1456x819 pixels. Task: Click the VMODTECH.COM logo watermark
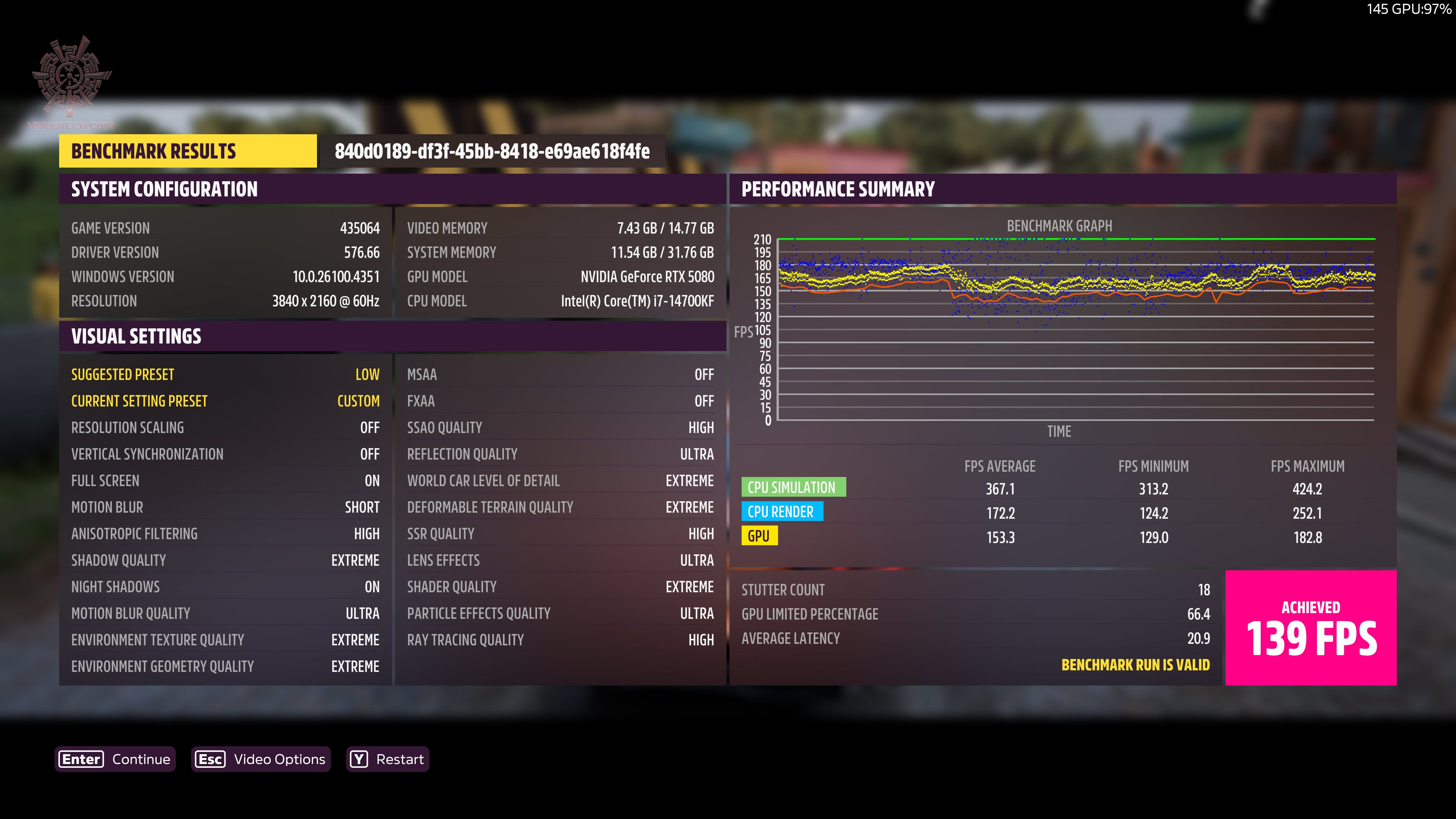coord(69,79)
